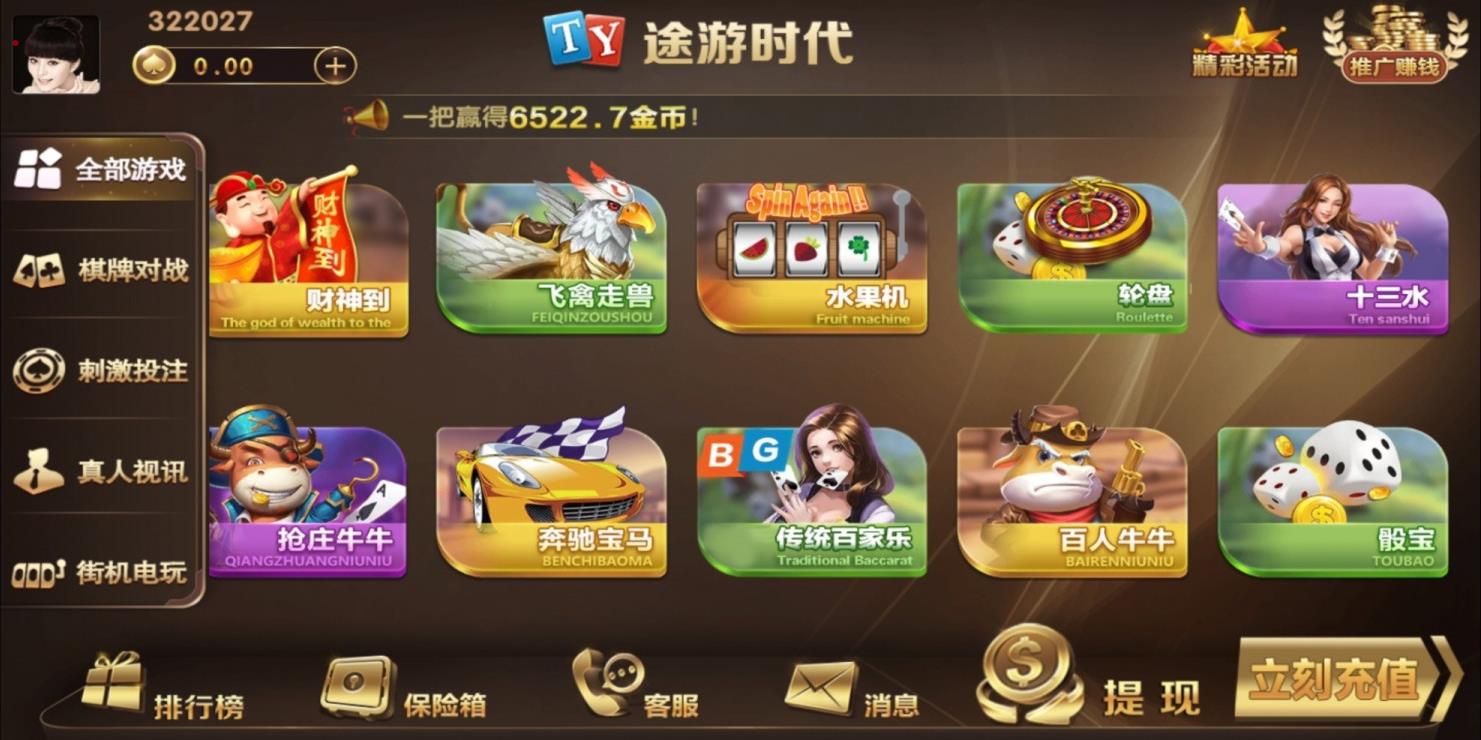This screenshot has height=740, width=1481.
Task: Launch the 水果机 Fruit Machine game
Action: click(x=812, y=255)
